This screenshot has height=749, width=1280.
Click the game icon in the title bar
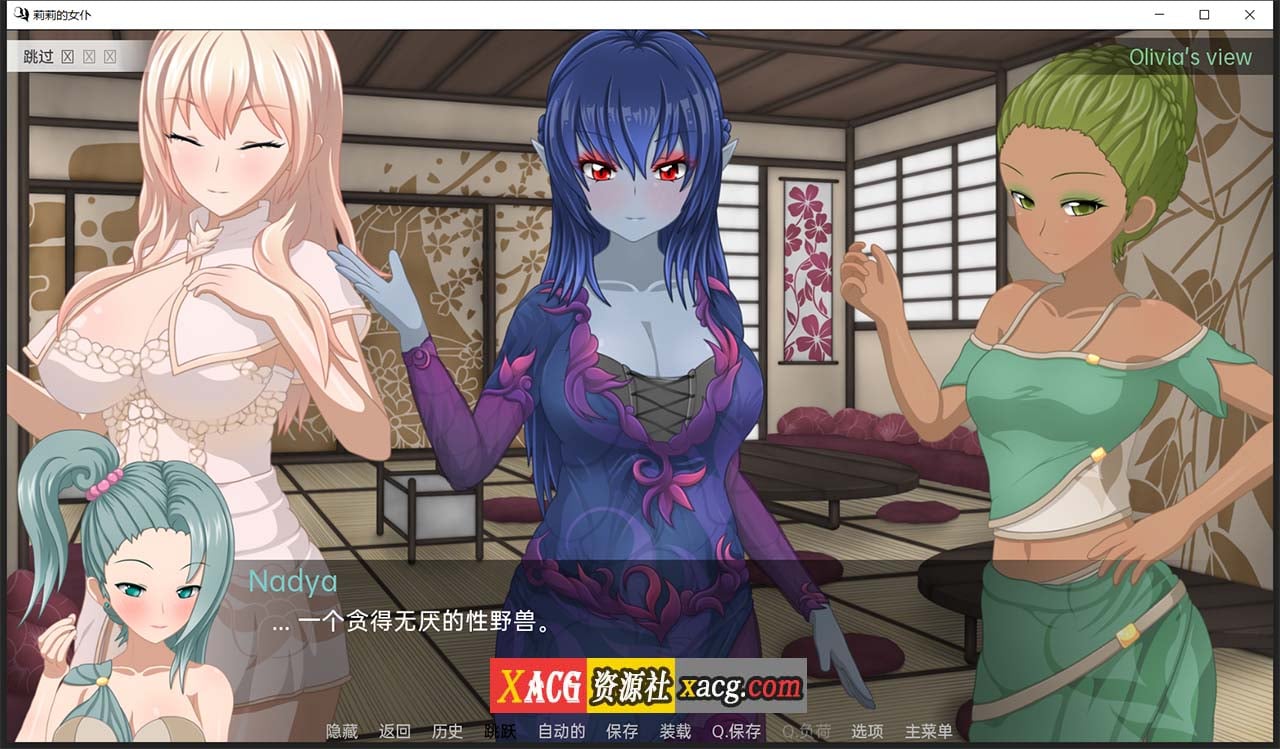[22, 14]
